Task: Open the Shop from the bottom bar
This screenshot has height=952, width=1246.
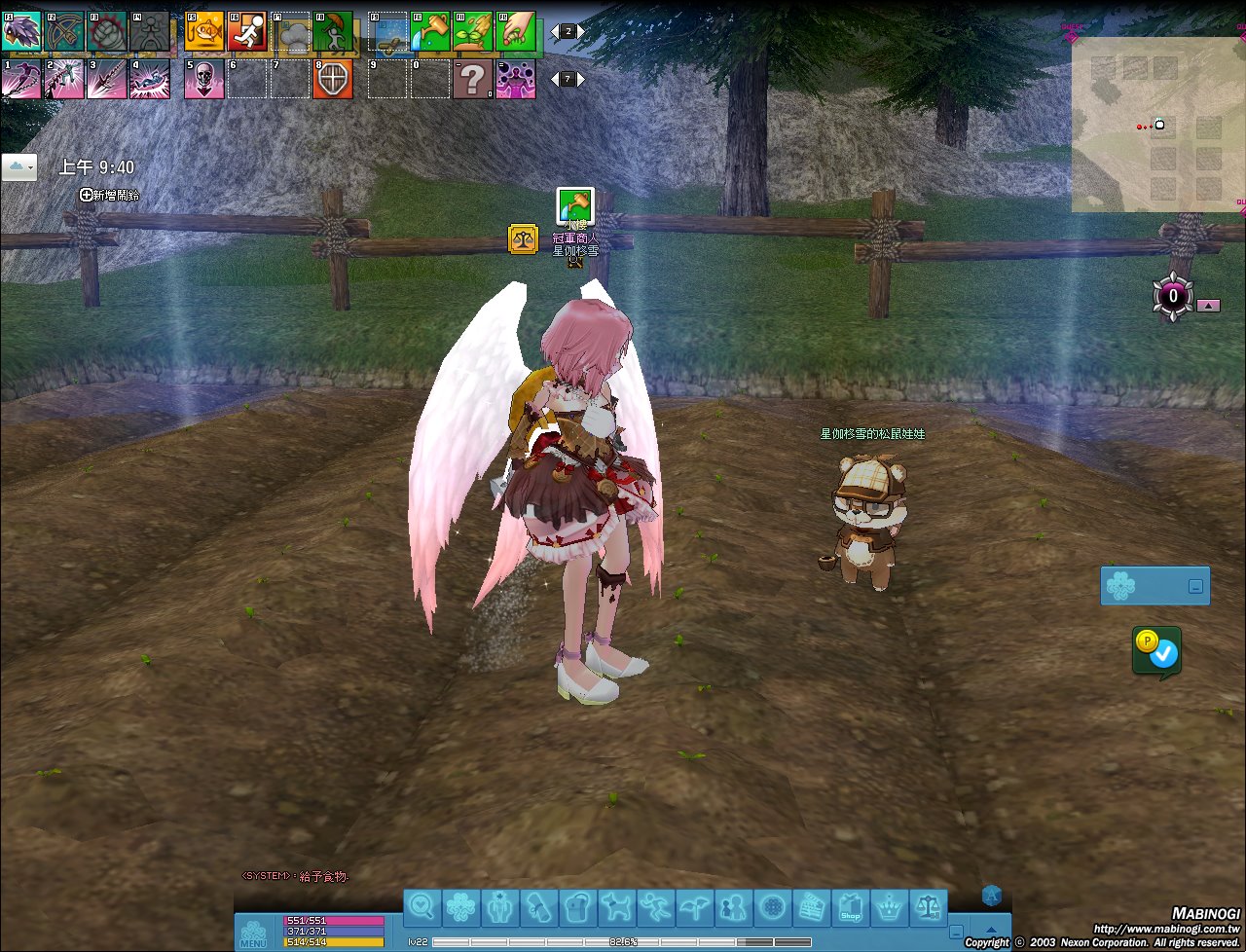Action: tap(850, 908)
